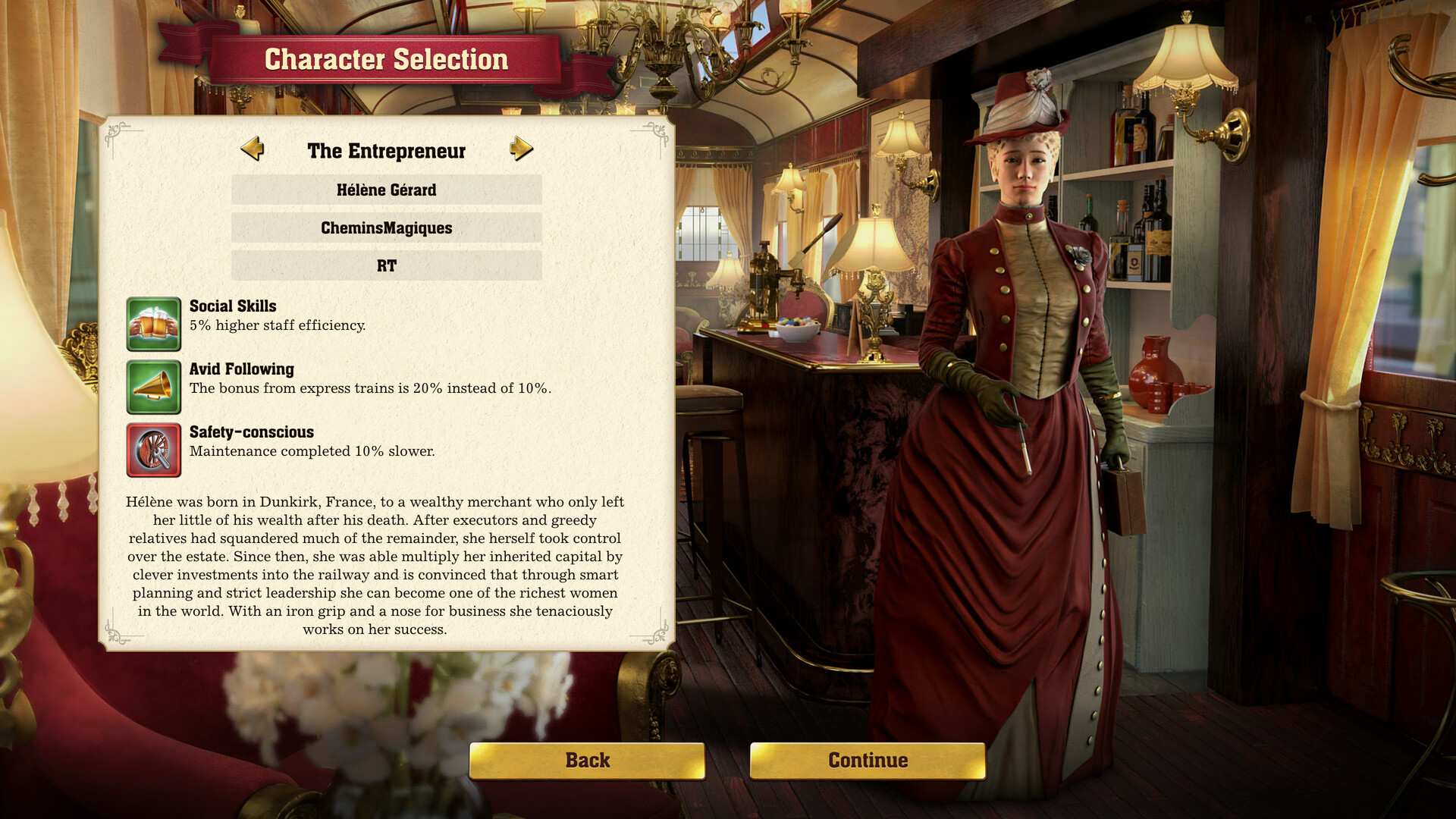Image resolution: width=1456 pixels, height=819 pixels.
Task: Open the company name field CheminsMagiques
Action: [386, 227]
